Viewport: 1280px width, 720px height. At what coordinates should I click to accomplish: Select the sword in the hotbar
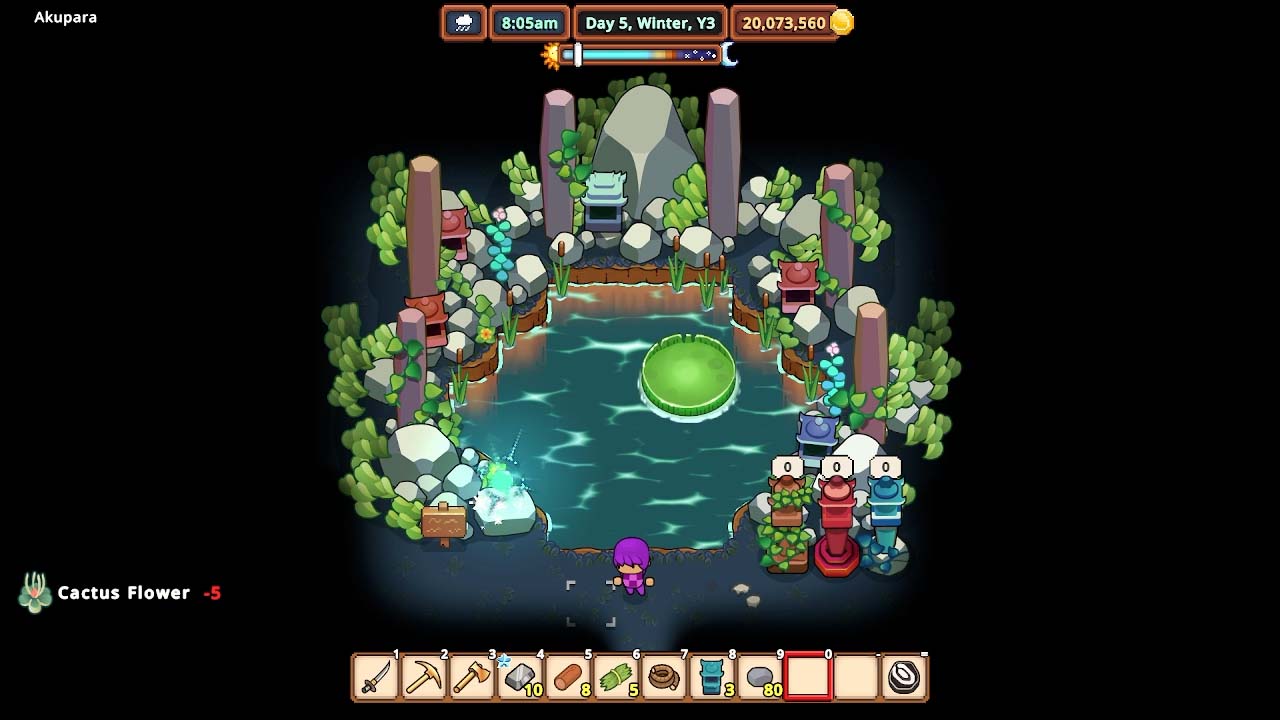tap(376, 677)
